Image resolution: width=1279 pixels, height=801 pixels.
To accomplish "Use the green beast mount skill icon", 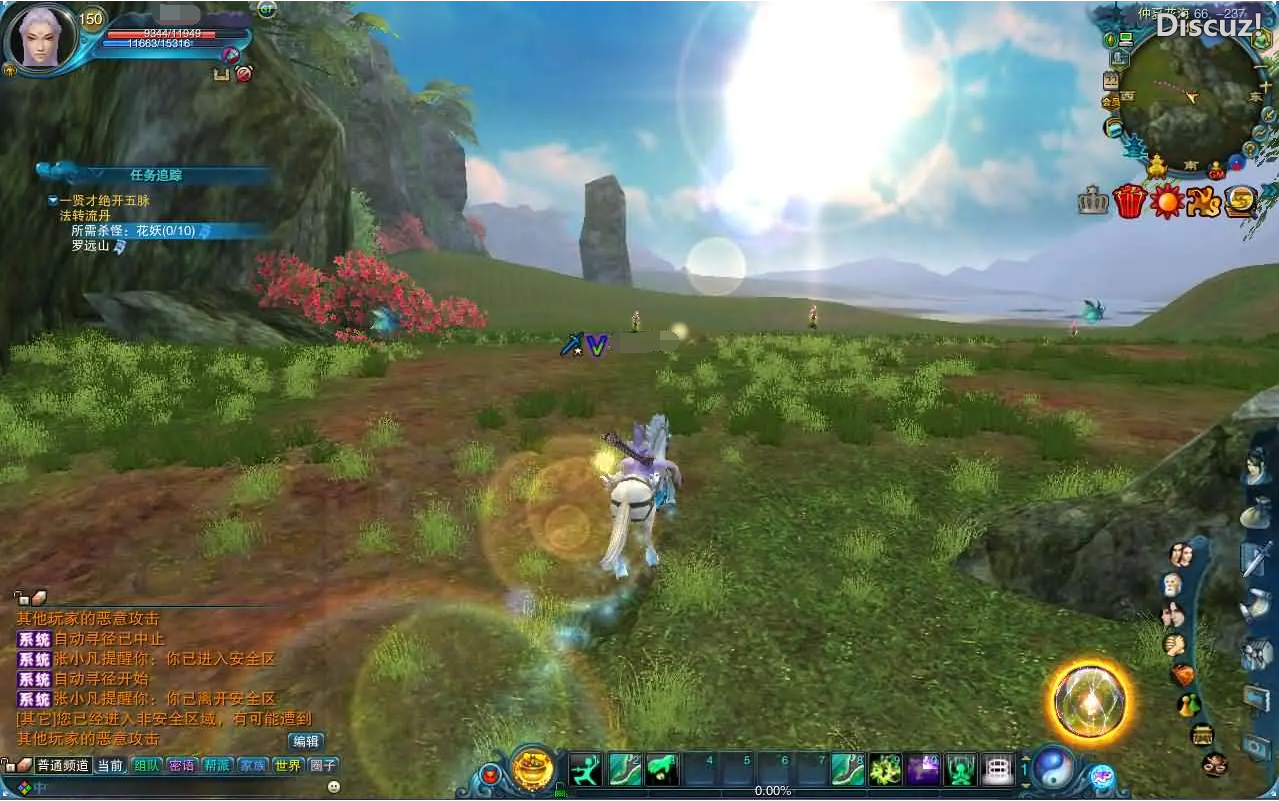I will (x=661, y=769).
